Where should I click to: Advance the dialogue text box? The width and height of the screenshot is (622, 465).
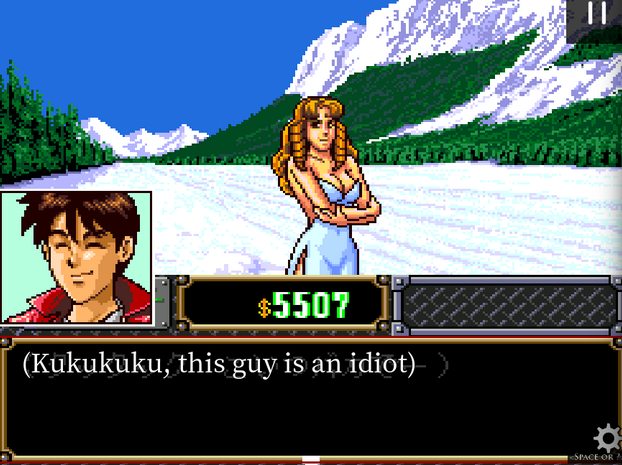pyautogui.click(x=300, y=400)
